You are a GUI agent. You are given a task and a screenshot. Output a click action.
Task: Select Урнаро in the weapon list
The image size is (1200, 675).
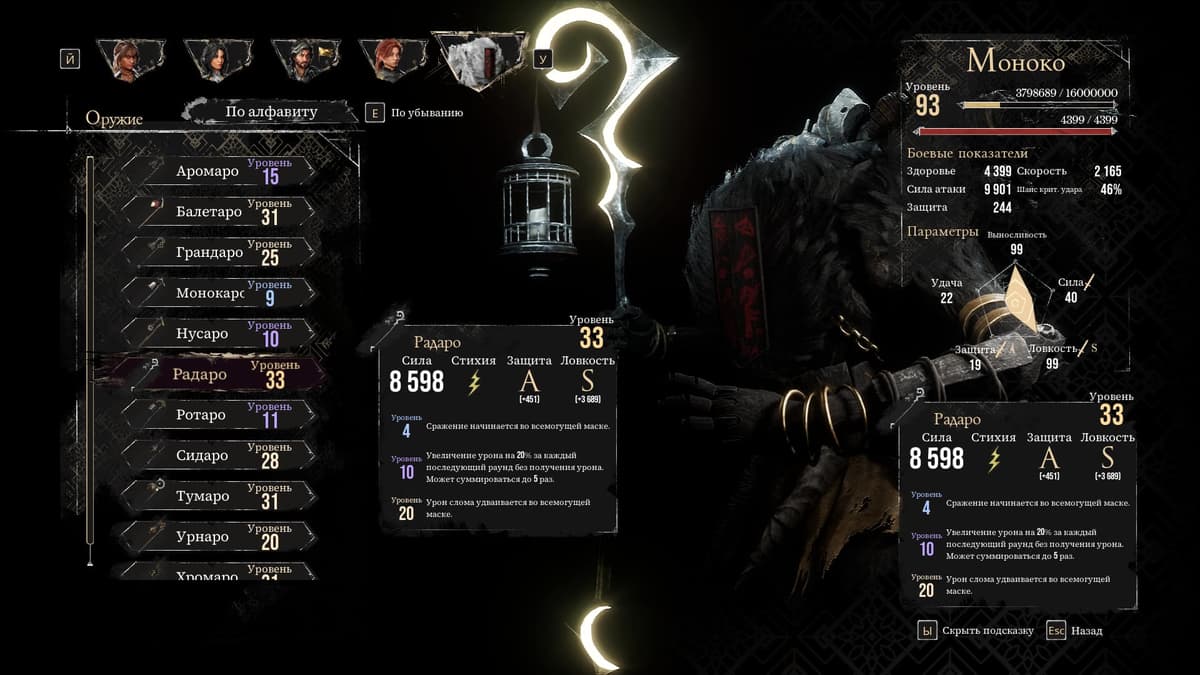(x=215, y=537)
